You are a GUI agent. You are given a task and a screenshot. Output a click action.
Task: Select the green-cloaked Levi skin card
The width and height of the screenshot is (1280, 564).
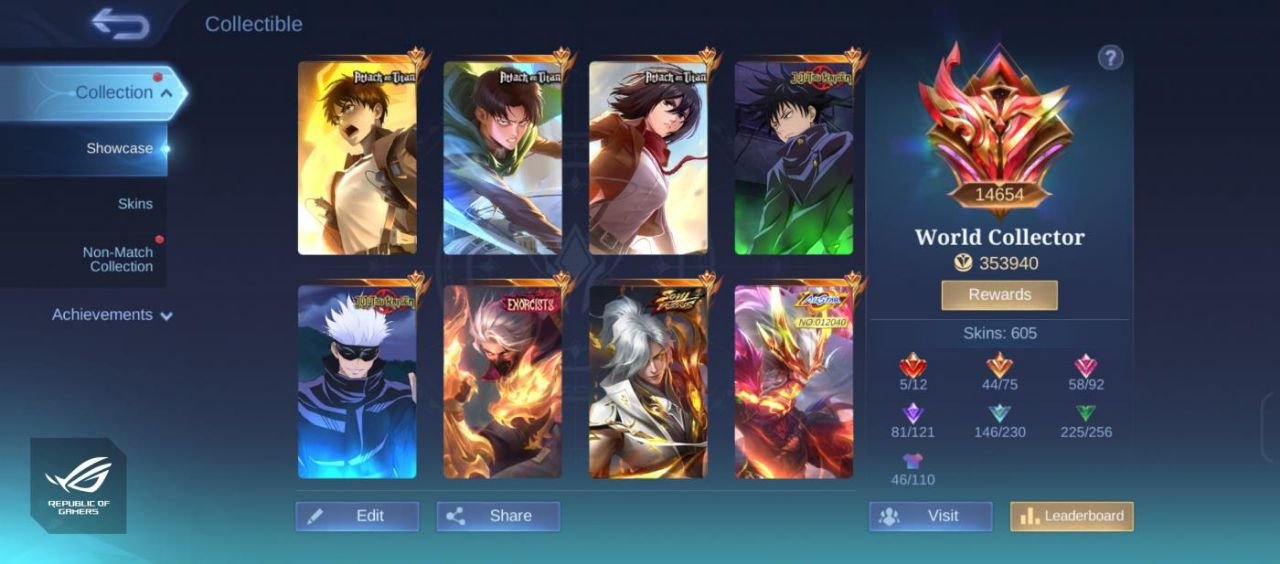[503, 158]
